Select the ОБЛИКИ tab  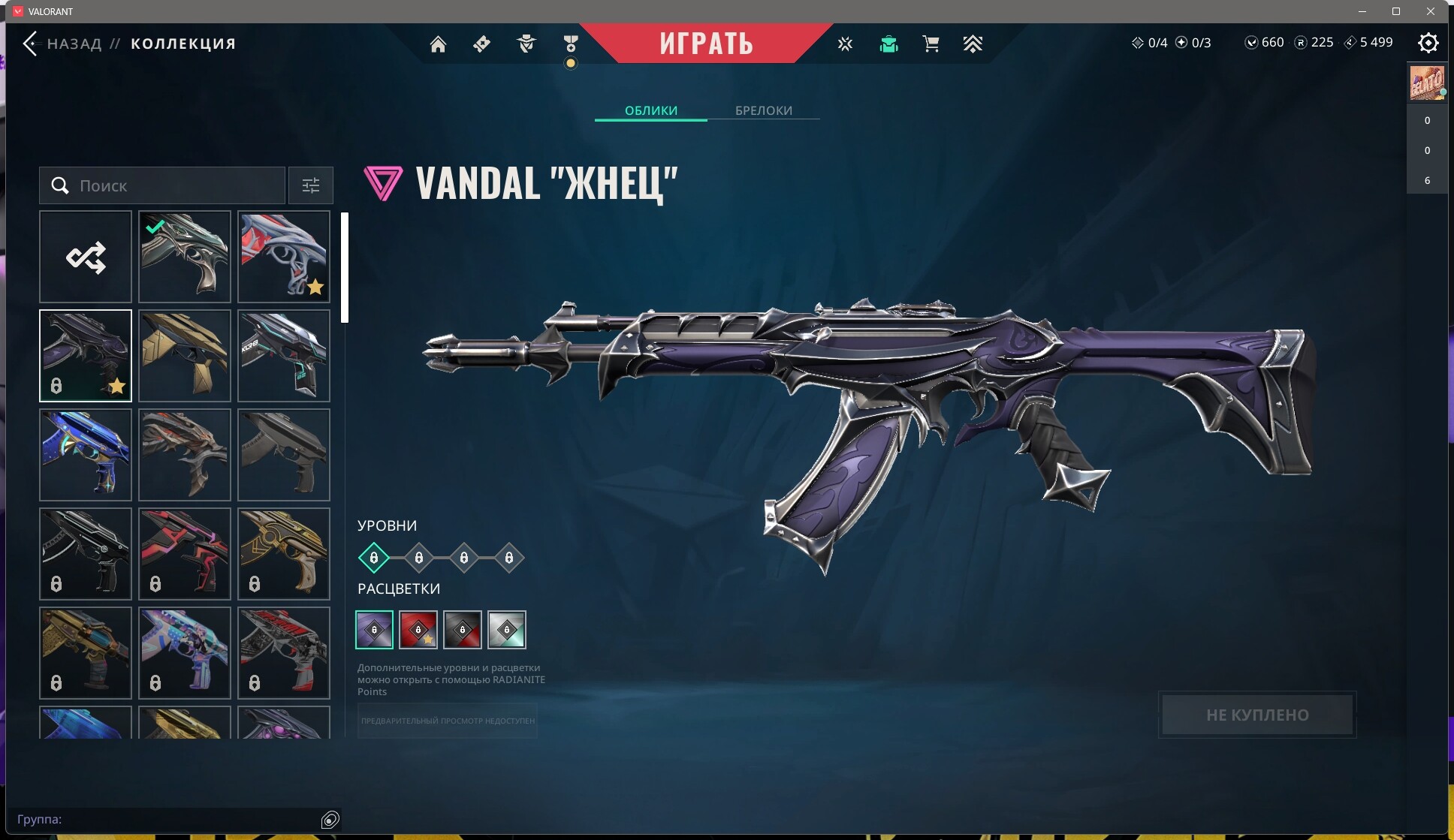[650, 110]
